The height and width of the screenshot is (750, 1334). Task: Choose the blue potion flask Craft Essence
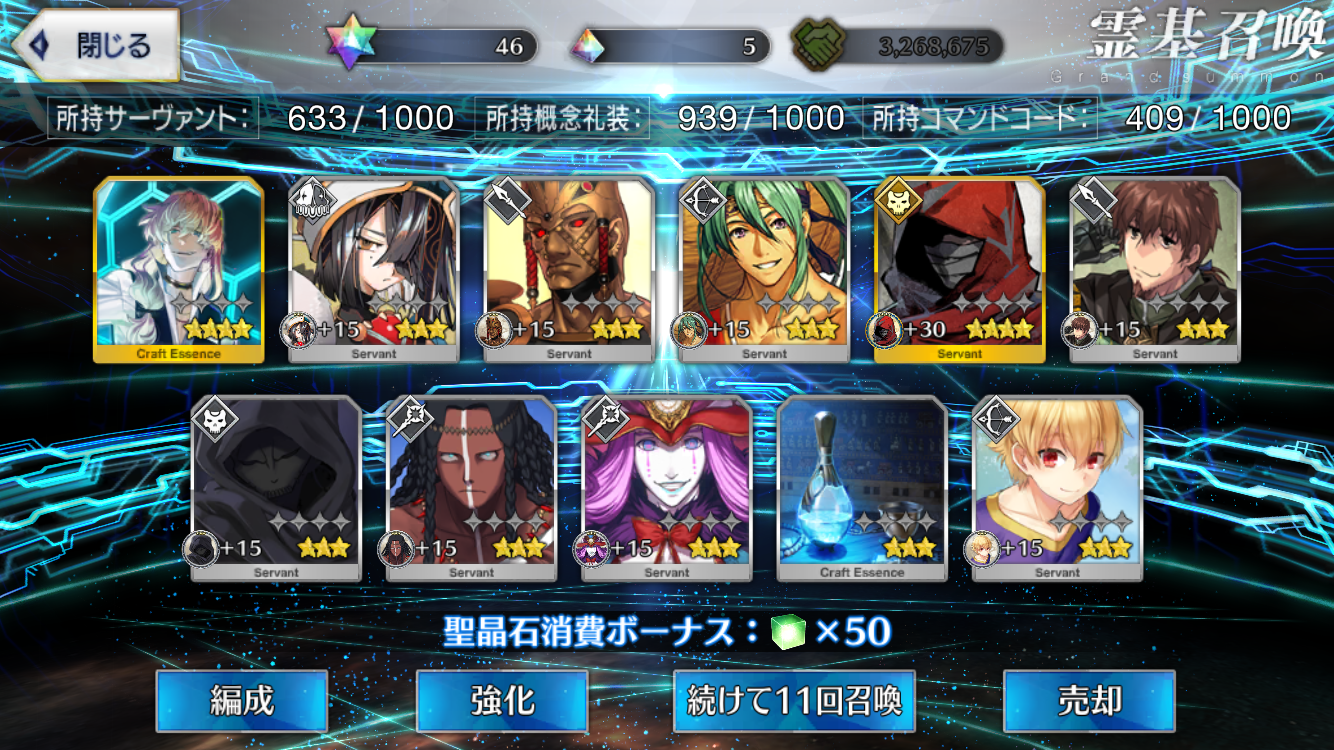click(862, 488)
